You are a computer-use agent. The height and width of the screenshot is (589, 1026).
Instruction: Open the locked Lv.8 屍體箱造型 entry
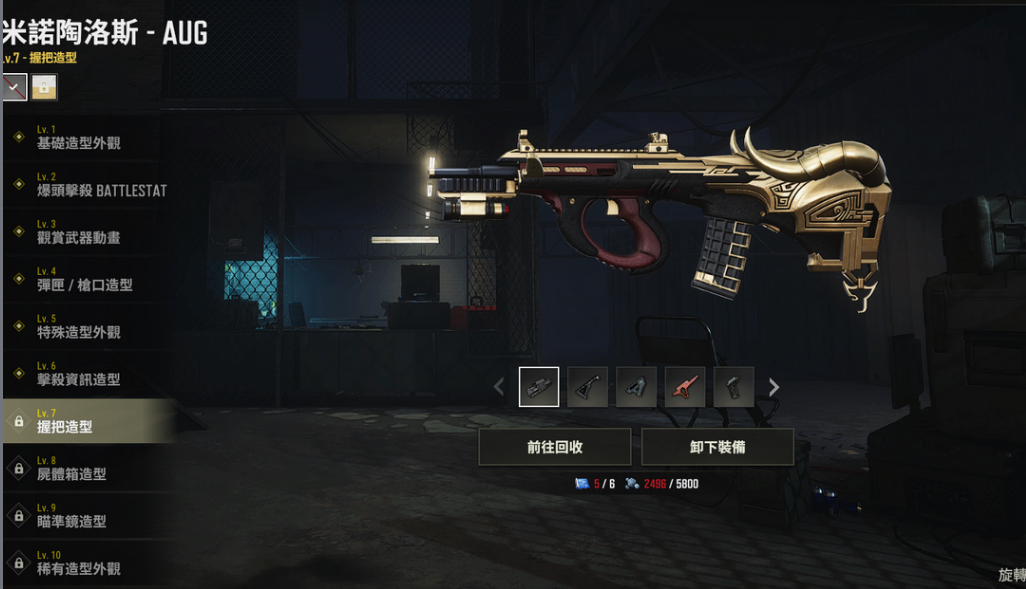(80, 469)
